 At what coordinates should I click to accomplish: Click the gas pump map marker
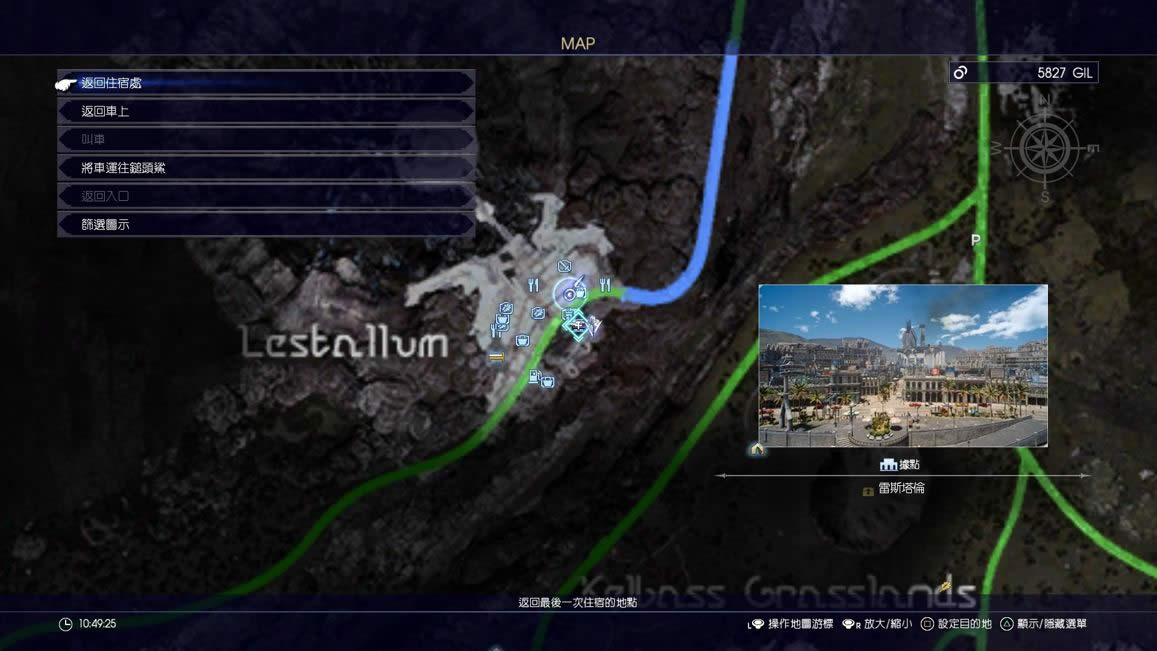coord(535,377)
